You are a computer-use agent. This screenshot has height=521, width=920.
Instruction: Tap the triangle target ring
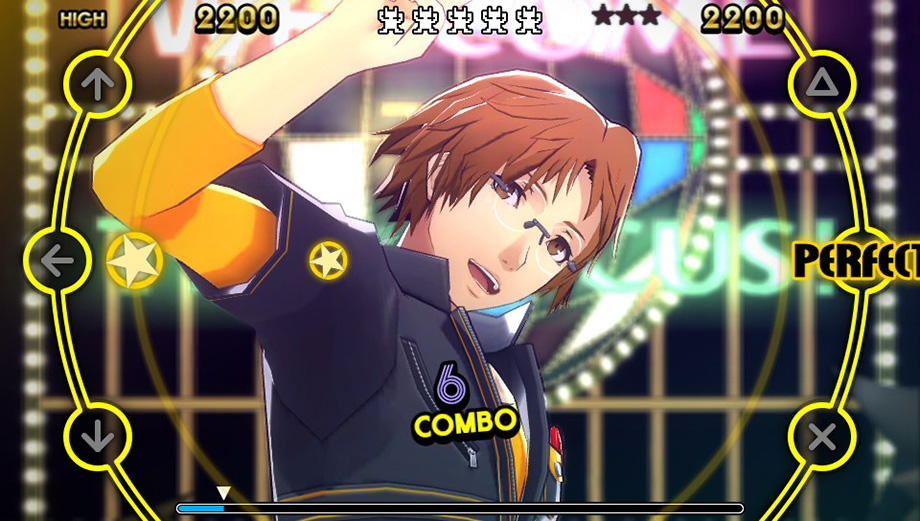(x=822, y=85)
